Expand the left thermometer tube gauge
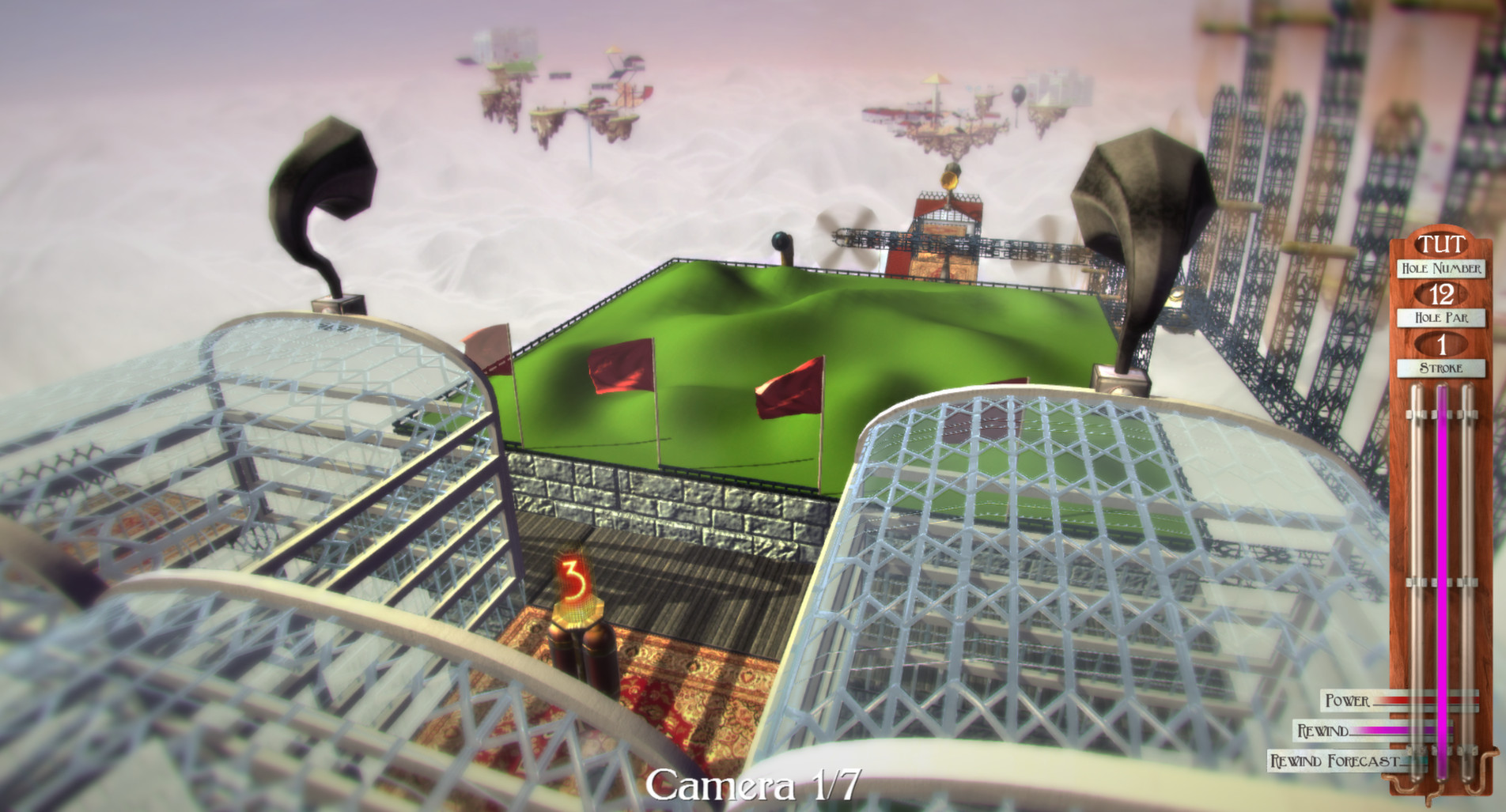The height and width of the screenshot is (812, 1506). (x=1415, y=553)
